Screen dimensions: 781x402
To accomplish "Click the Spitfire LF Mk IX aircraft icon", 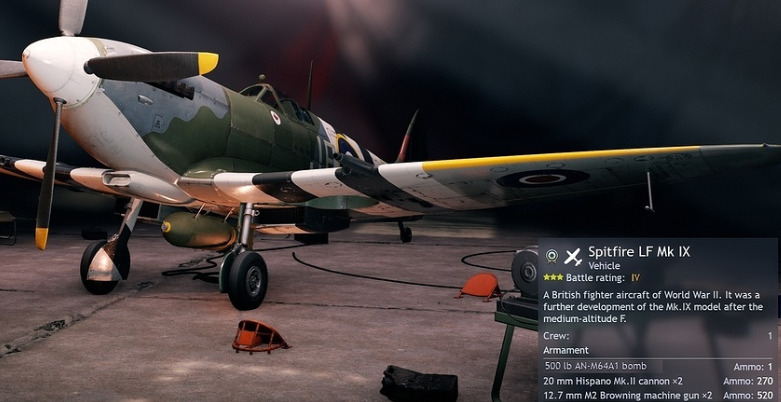I will click(x=573, y=256).
